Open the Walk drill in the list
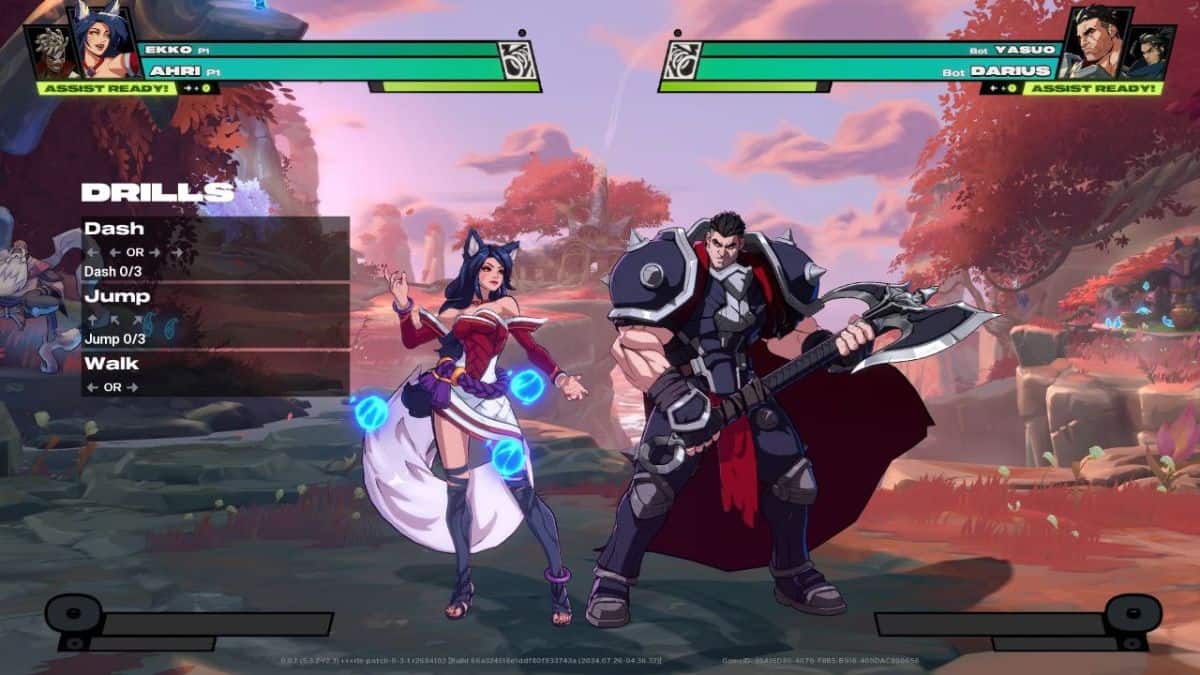The height and width of the screenshot is (675, 1200). click(x=215, y=373)
